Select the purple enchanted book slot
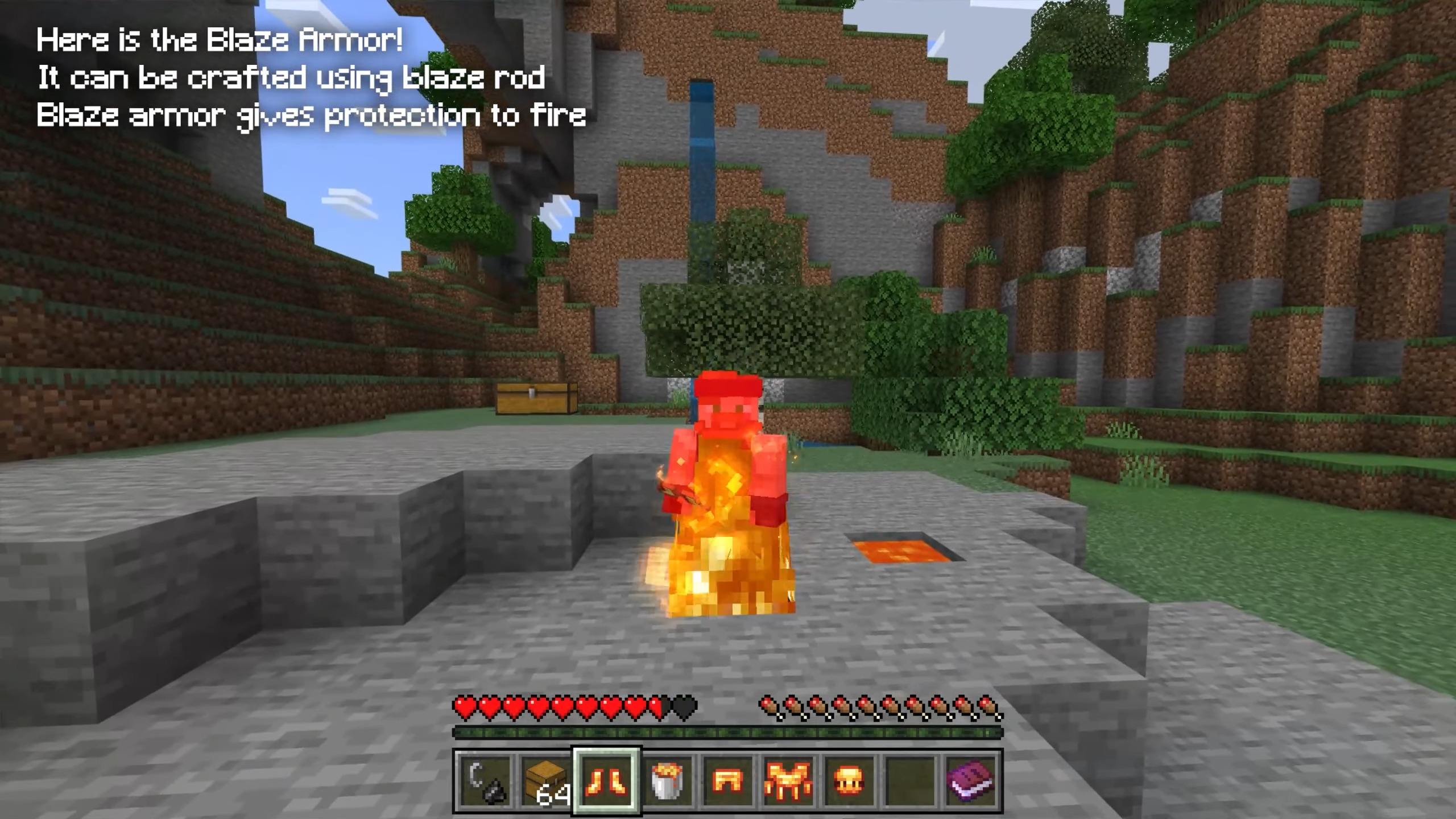 (x=971, y=781)
